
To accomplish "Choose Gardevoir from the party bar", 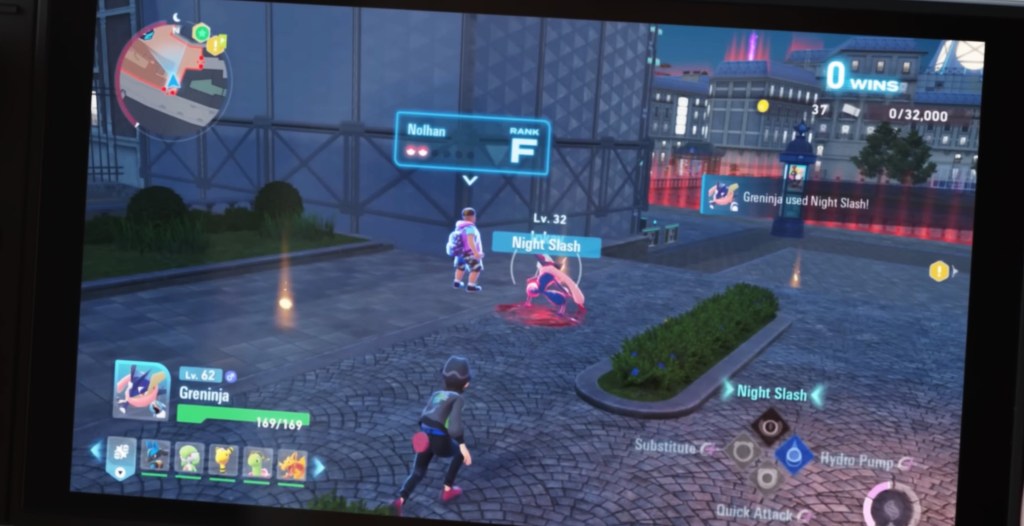I will coord(189,459).
